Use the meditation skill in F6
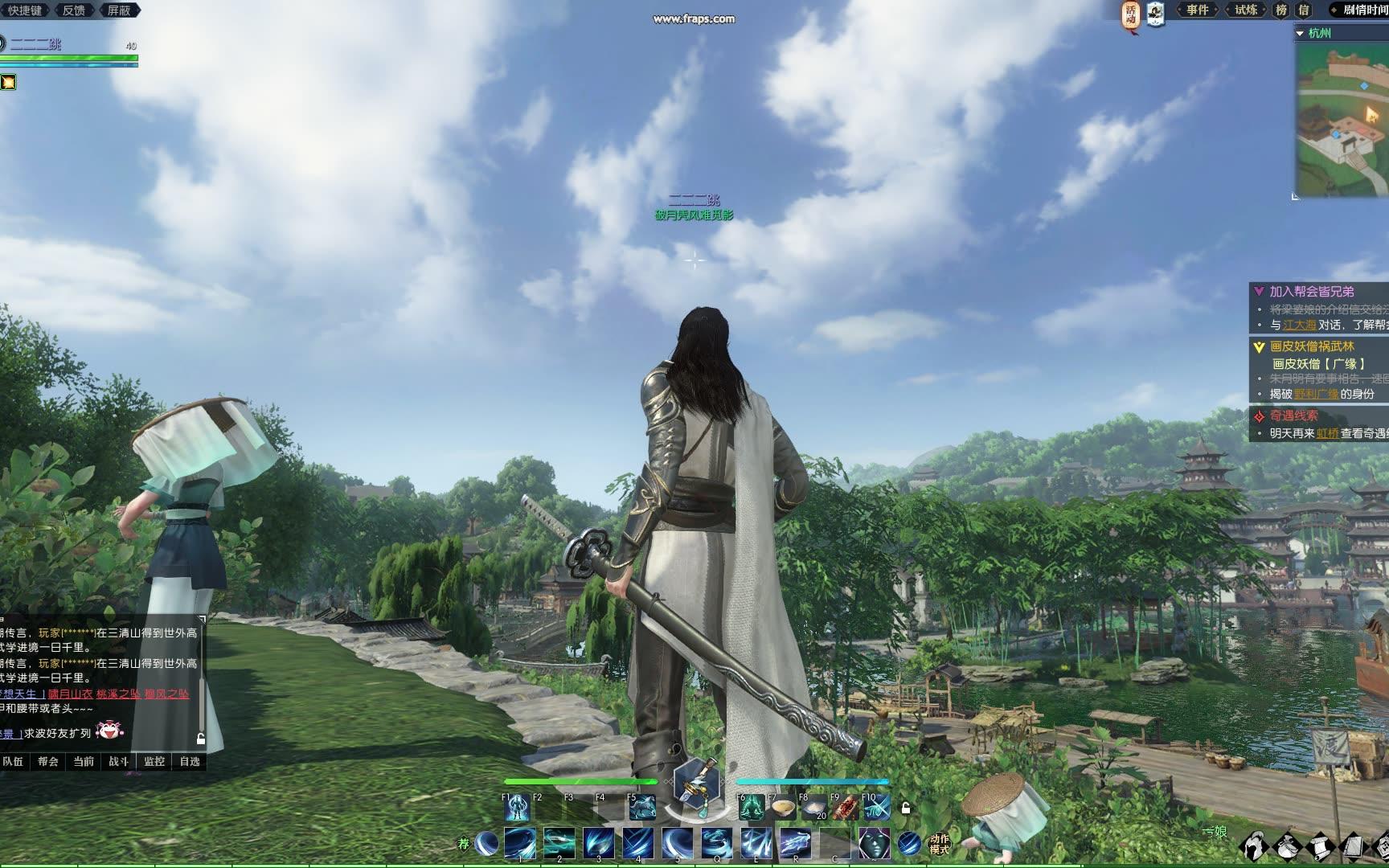 coord(752,808)
